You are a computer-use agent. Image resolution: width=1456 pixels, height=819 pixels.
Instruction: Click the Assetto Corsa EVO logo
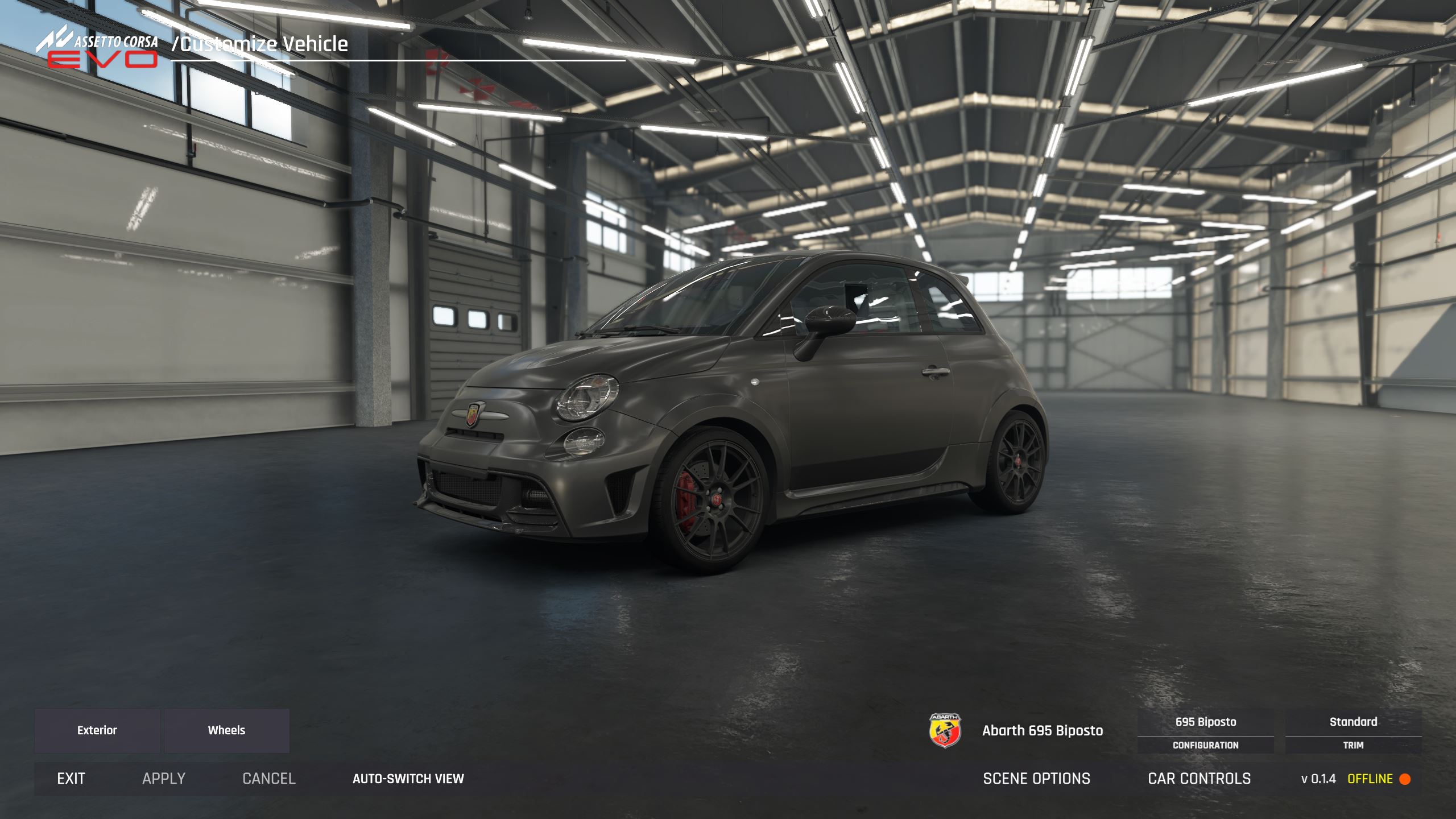click(98, 50)
